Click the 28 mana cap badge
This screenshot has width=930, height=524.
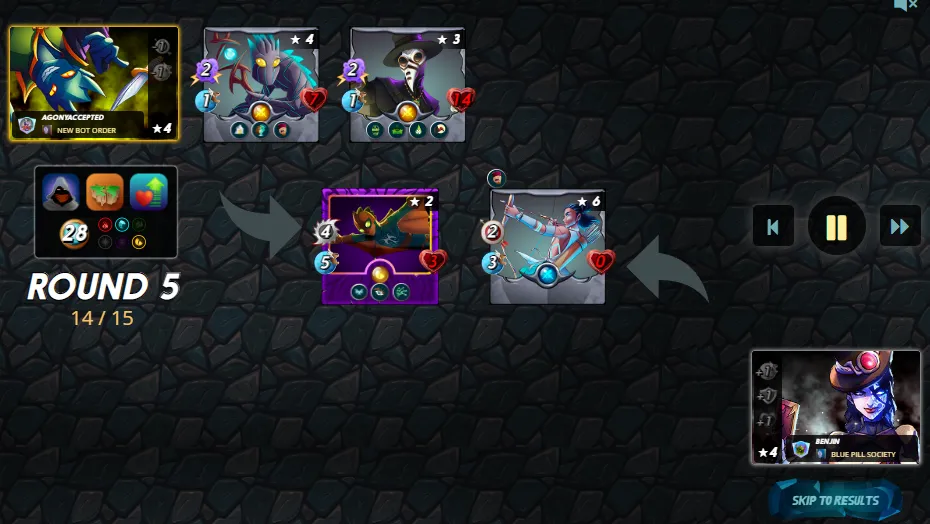75,234
